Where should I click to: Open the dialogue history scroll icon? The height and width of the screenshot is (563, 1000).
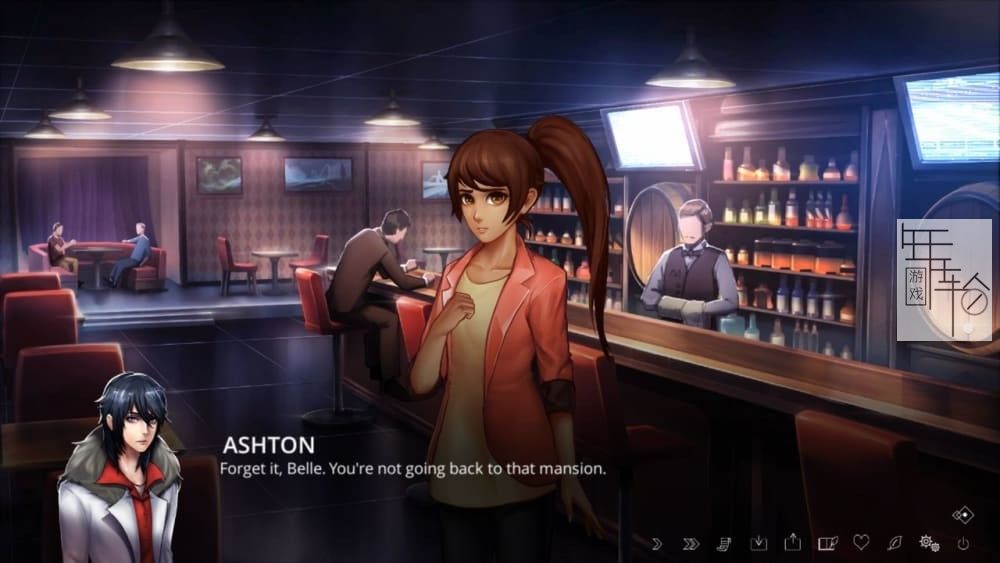pos(724,543)
